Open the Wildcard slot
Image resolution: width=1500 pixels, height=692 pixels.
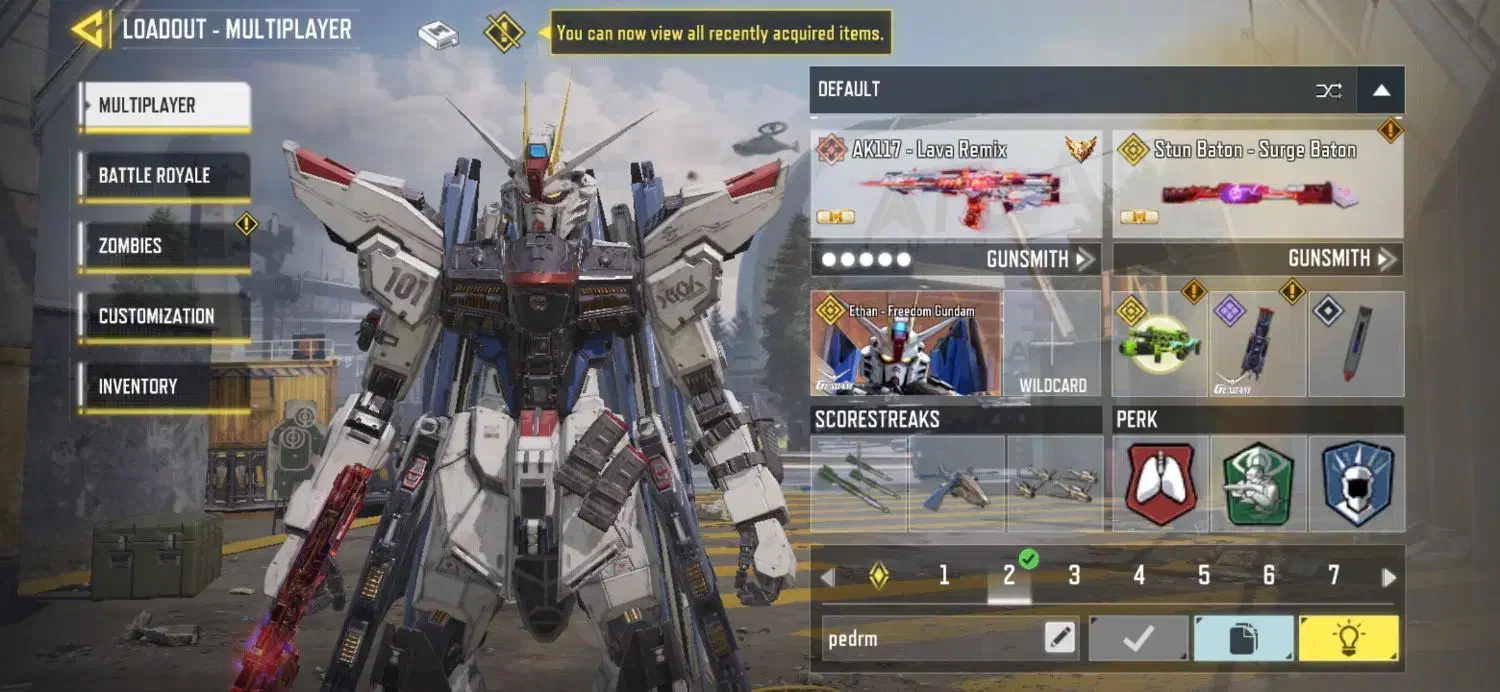[1053, 344]
